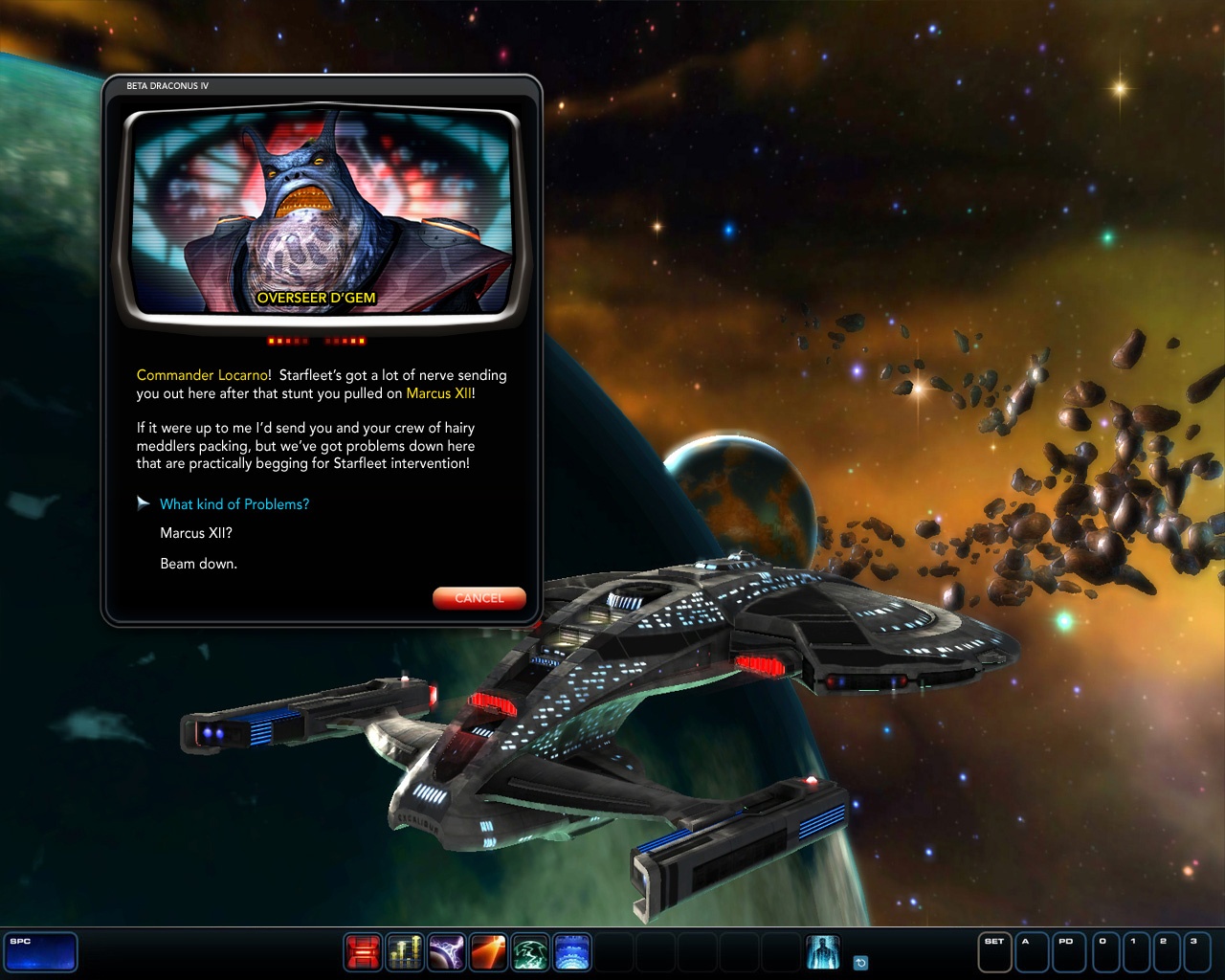Use the blue shield wave ability

(573, 952)
